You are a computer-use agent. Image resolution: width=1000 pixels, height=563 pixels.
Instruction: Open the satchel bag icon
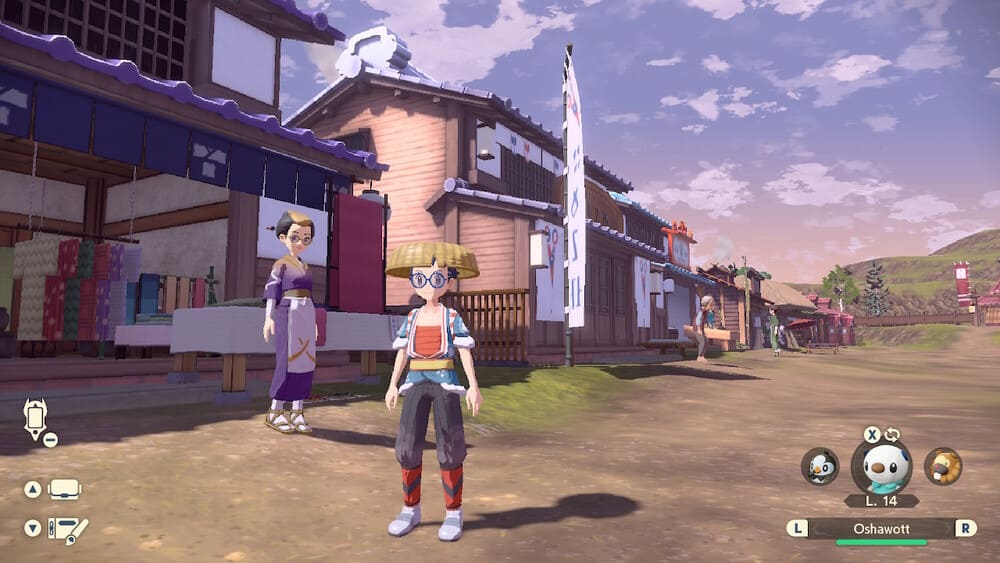point(65,489)
